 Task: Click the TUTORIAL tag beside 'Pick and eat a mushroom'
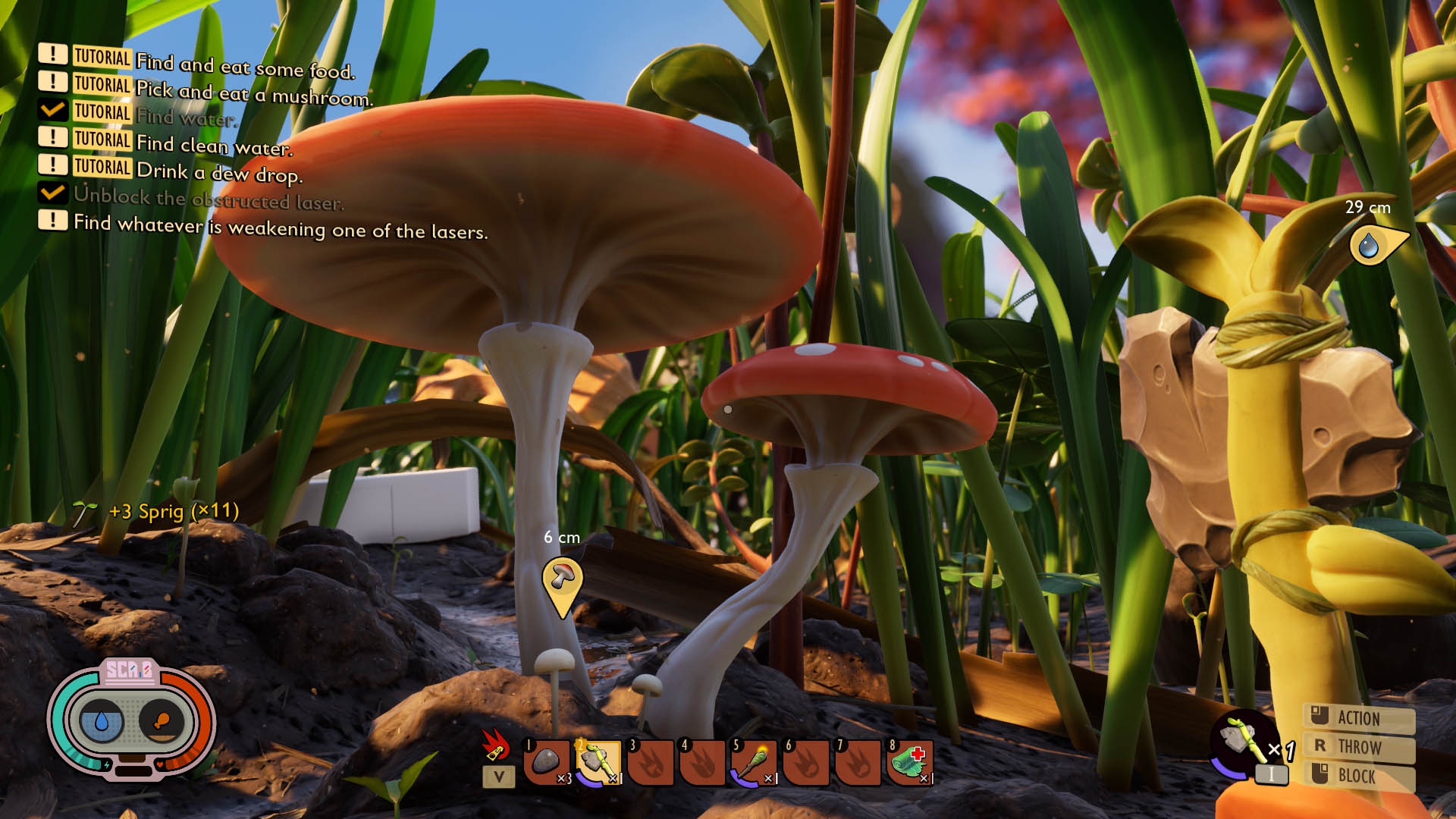(101, 85)
